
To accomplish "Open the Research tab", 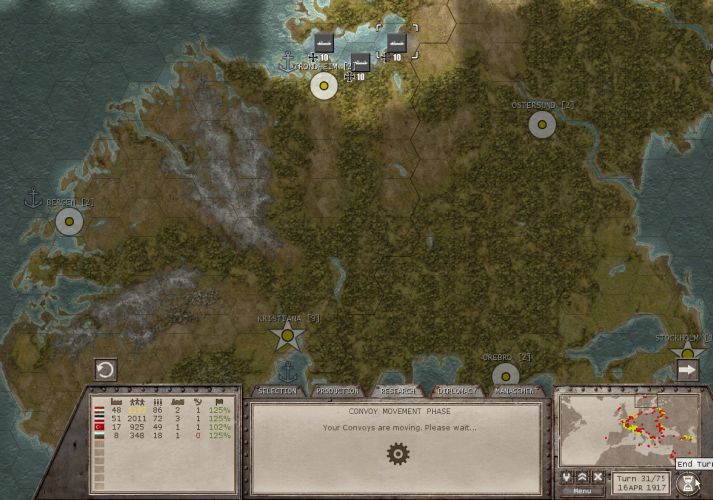I will 397,390.
